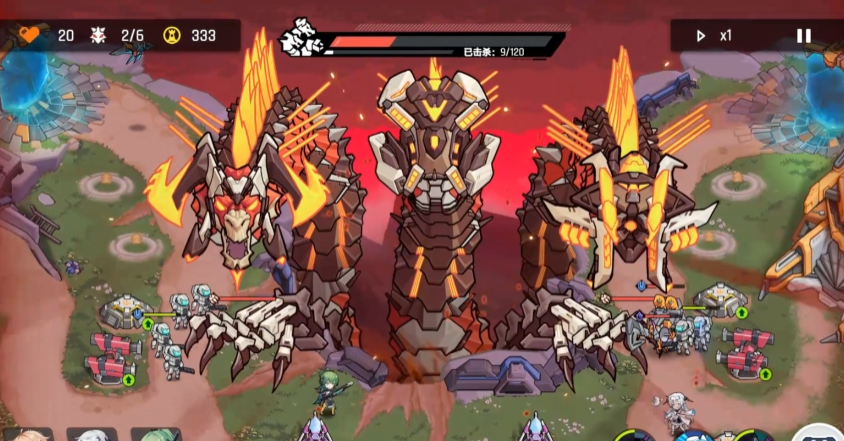Select the white-haired hero portrait
Screen dimensions: 844x441
click(x=92, y=435)
